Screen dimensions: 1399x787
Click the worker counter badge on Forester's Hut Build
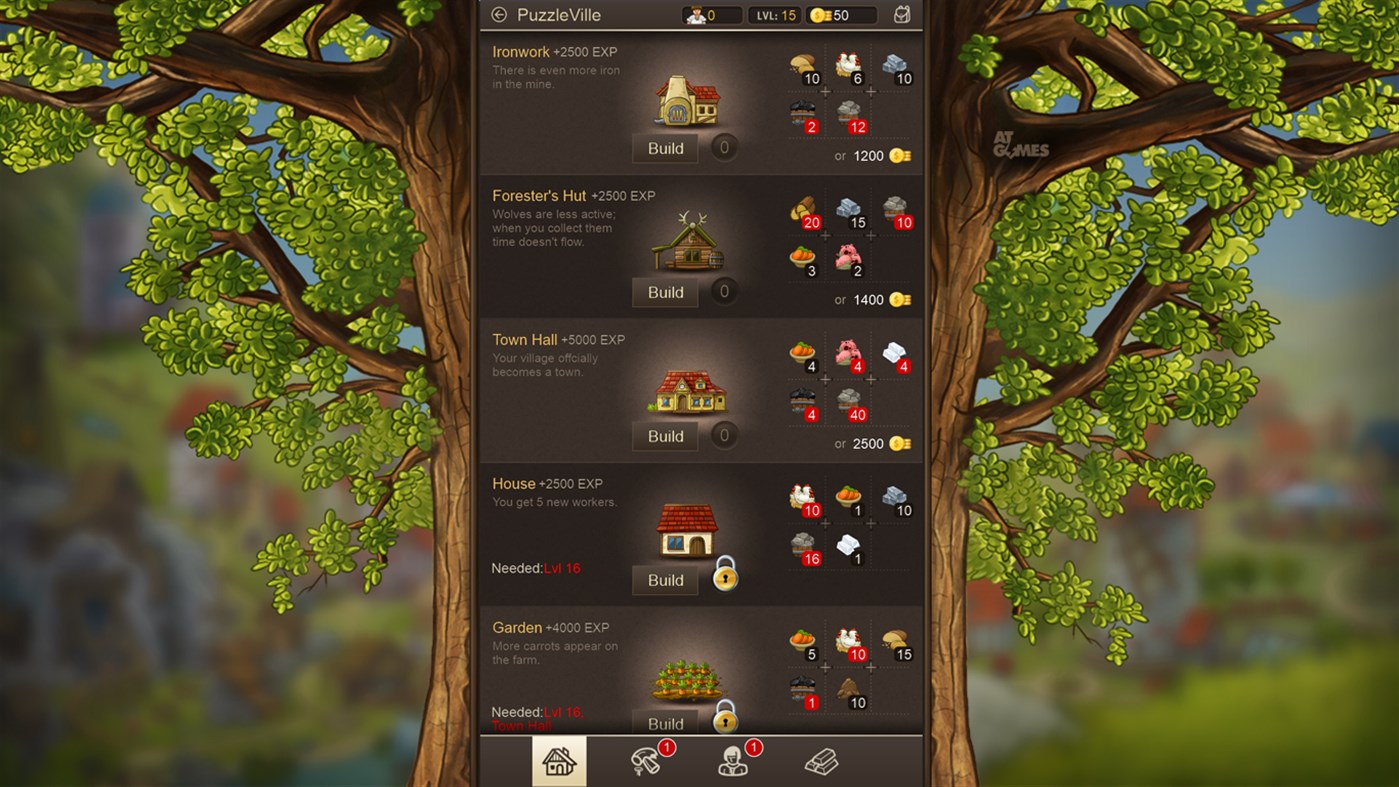point(723,291)
